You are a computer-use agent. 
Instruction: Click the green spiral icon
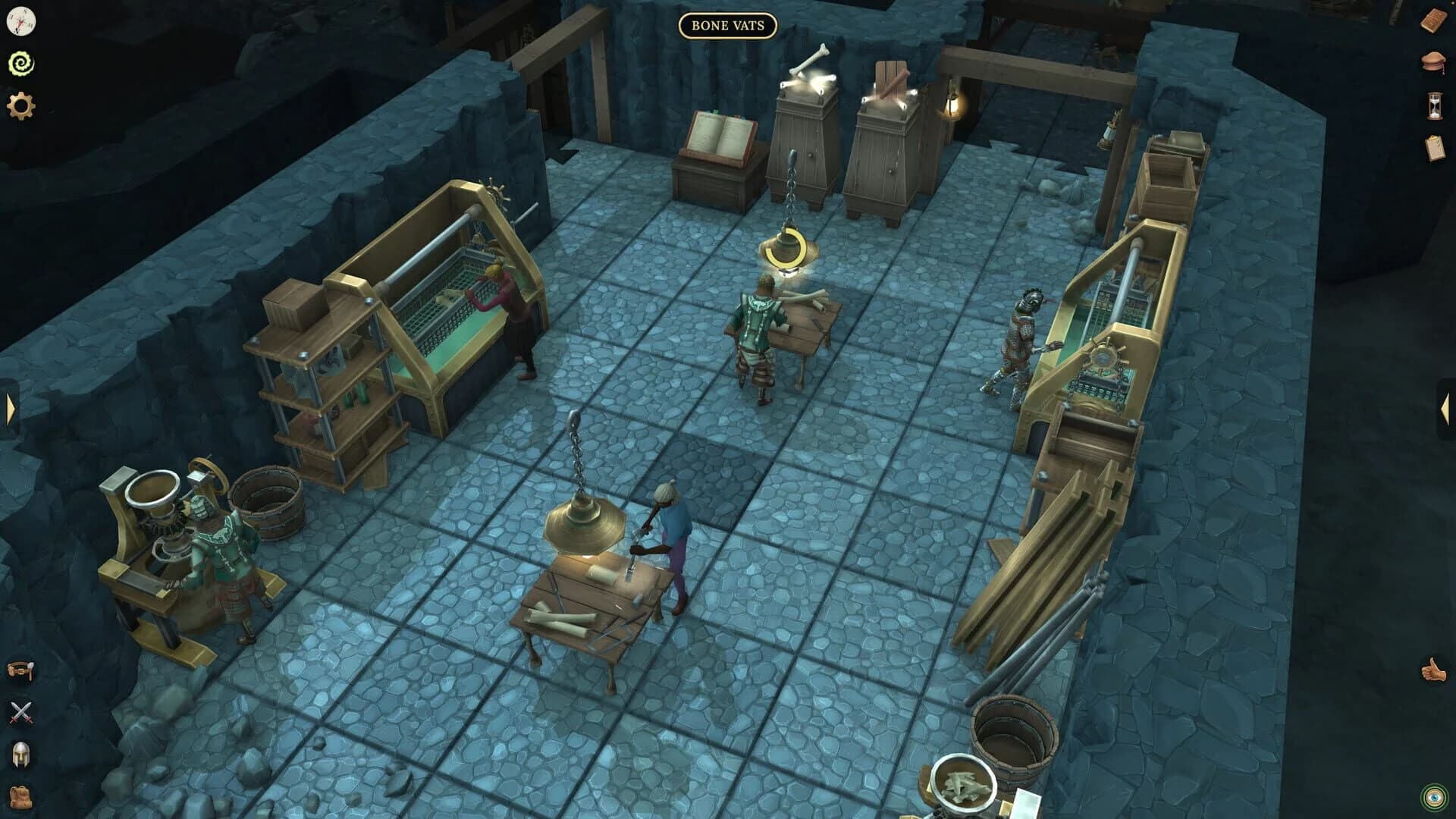(20, 62)
